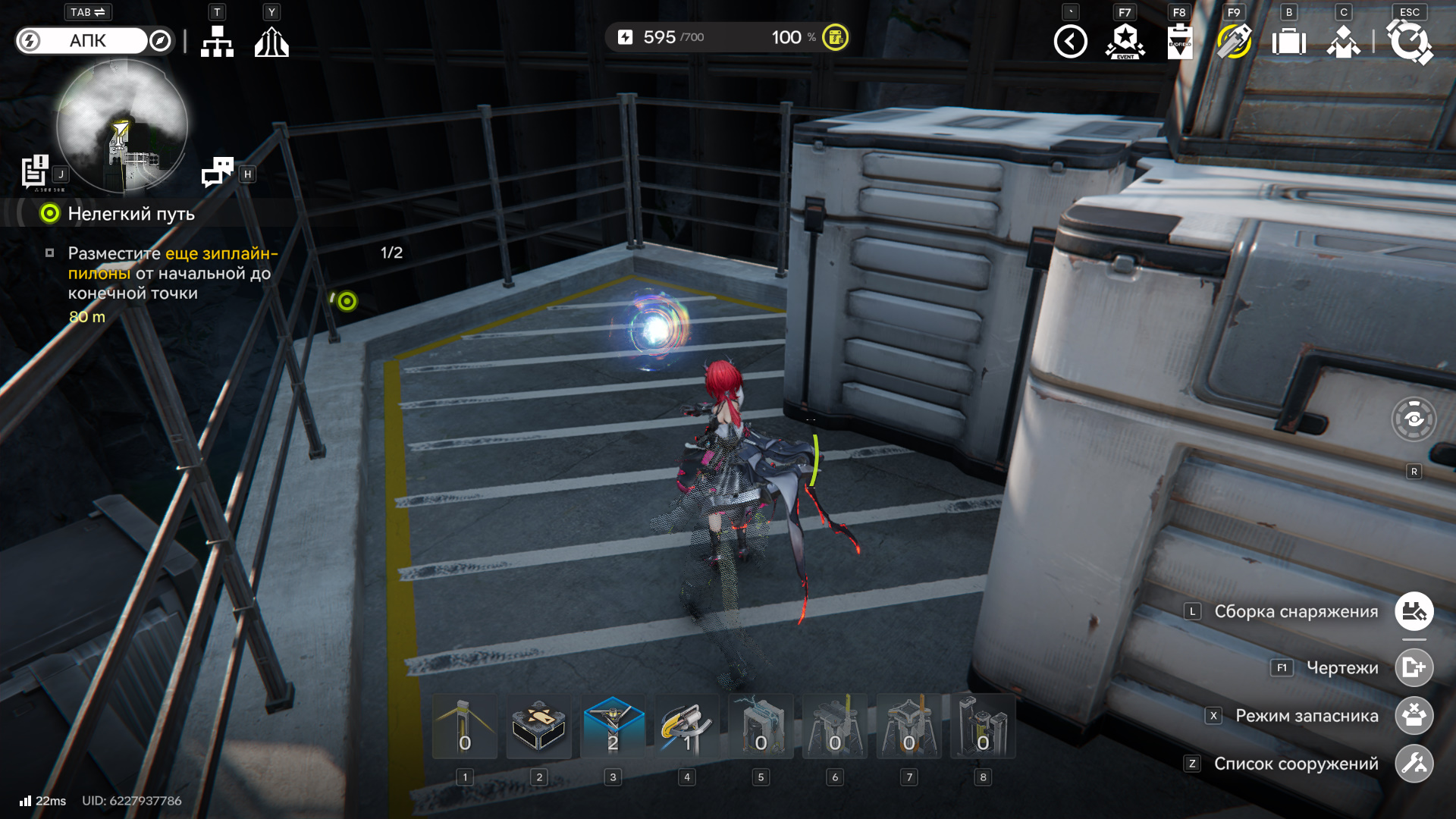Viewport: 1456px width, 819px height.
Task: Select the compass exploration mode icon
Action: (160, 41)
